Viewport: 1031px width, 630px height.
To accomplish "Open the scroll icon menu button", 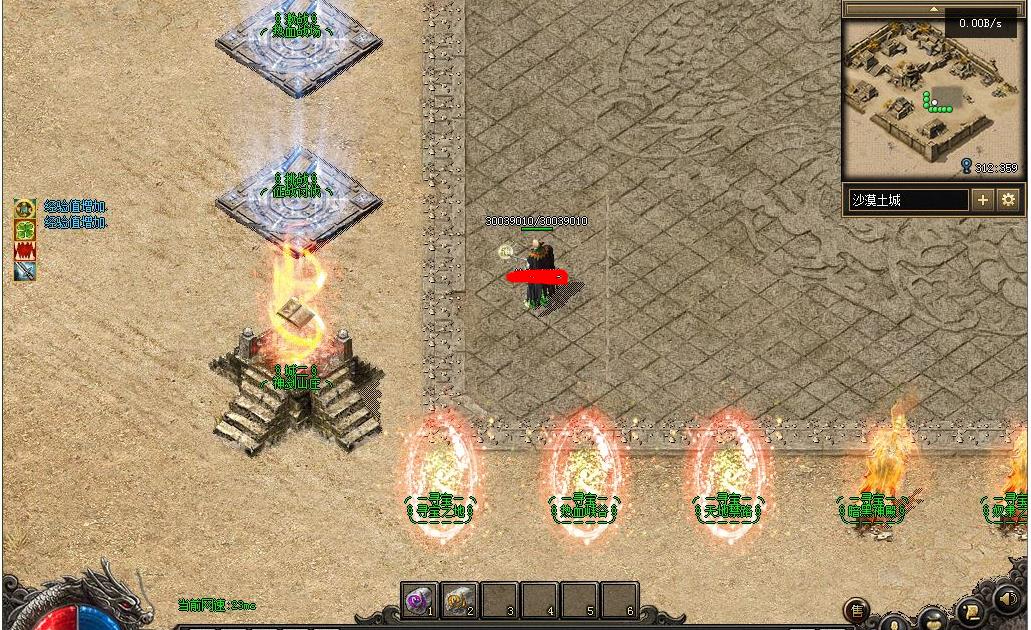I will click(969, 611).
